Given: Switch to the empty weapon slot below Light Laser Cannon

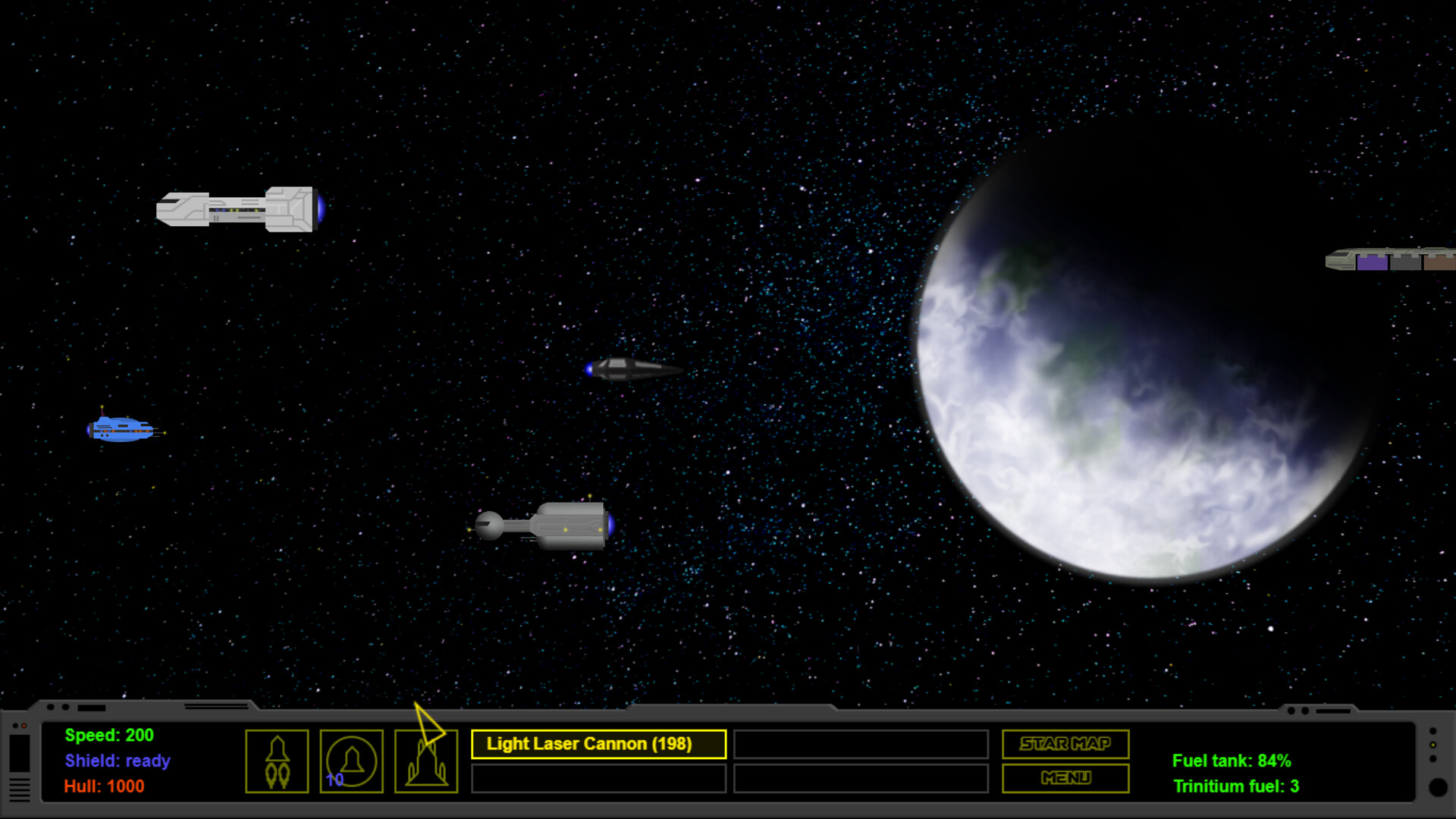Looking at the screenshot, I should tap(598, 777).
